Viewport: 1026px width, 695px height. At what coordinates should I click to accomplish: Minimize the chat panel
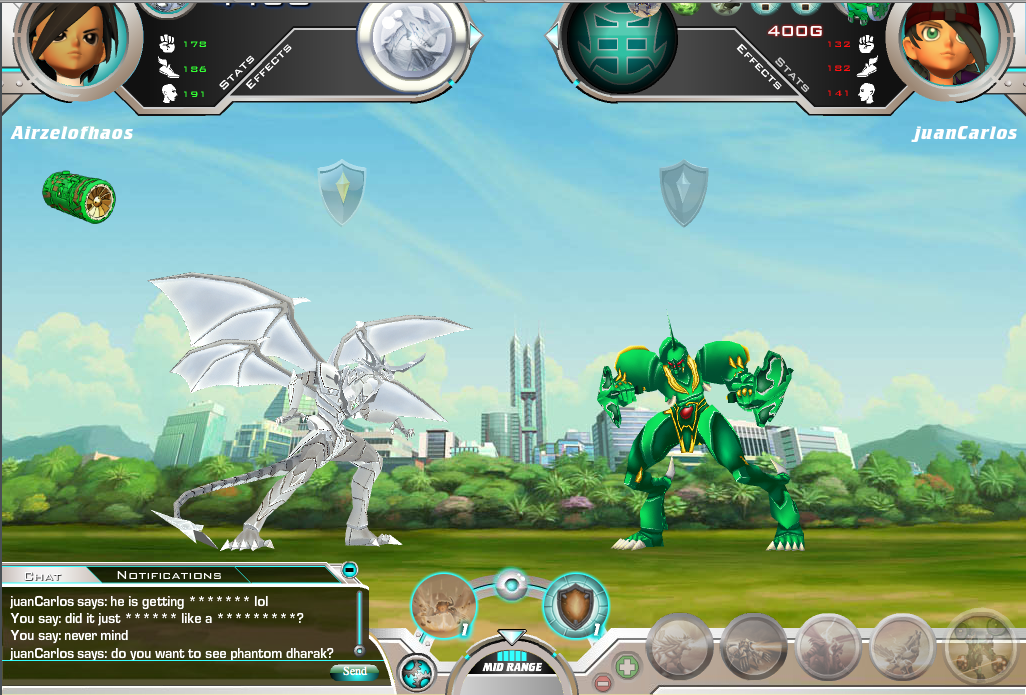pyautogui.click(x=350, y=570)
